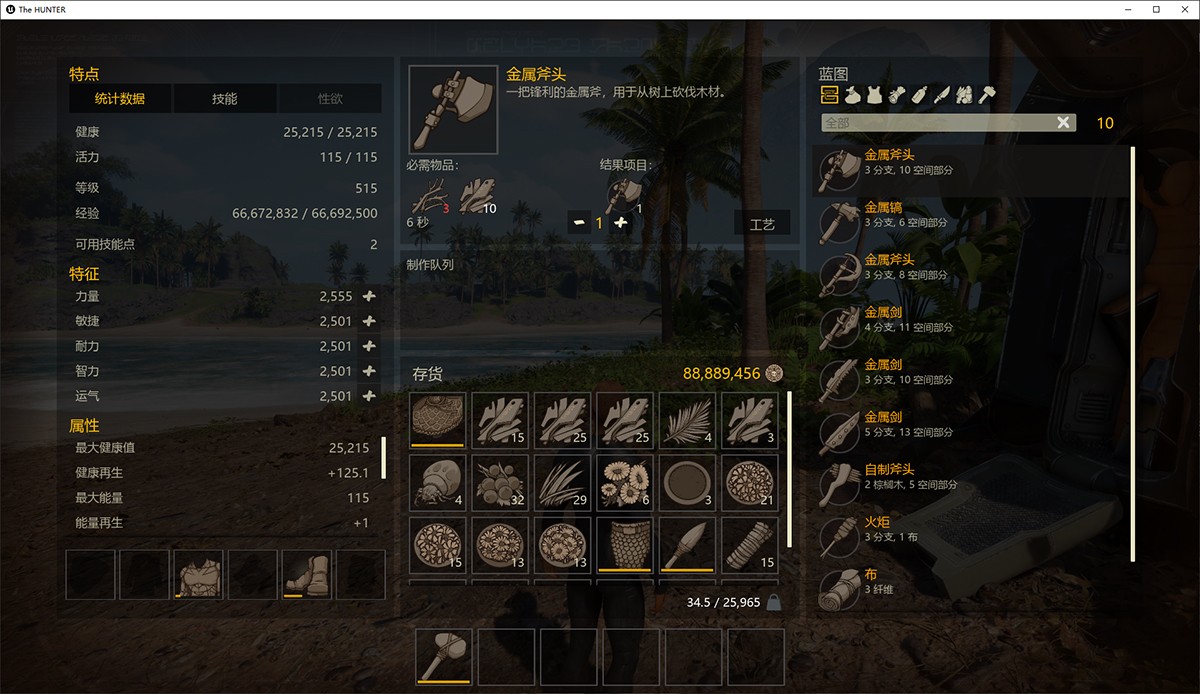
Task: Select the stone axe hotbar slot
Action: tap(443, 656)
